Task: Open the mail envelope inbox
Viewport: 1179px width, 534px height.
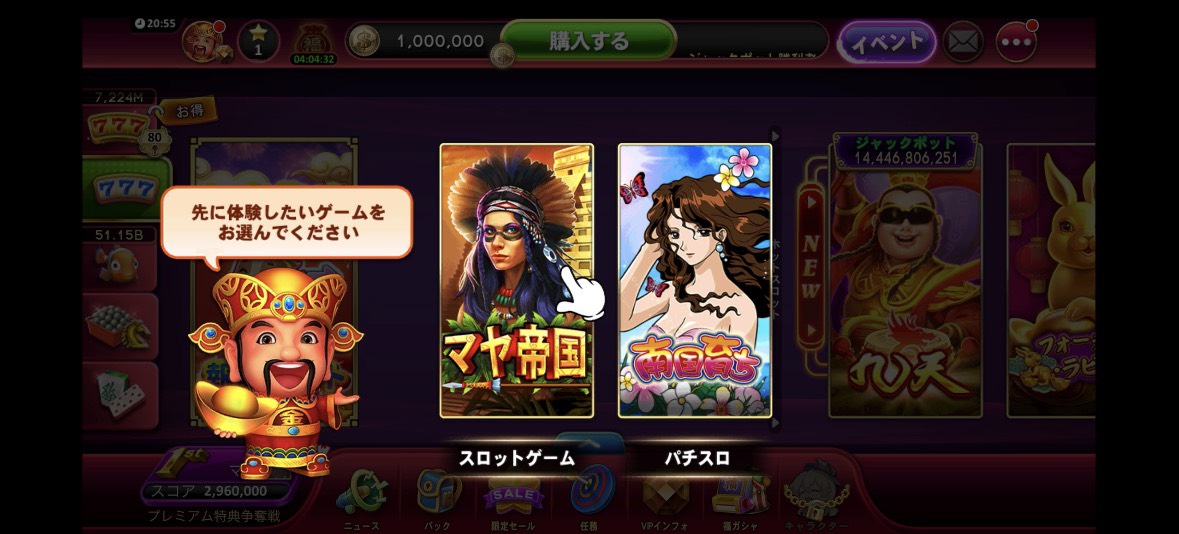Action: [x=963, y=42]
